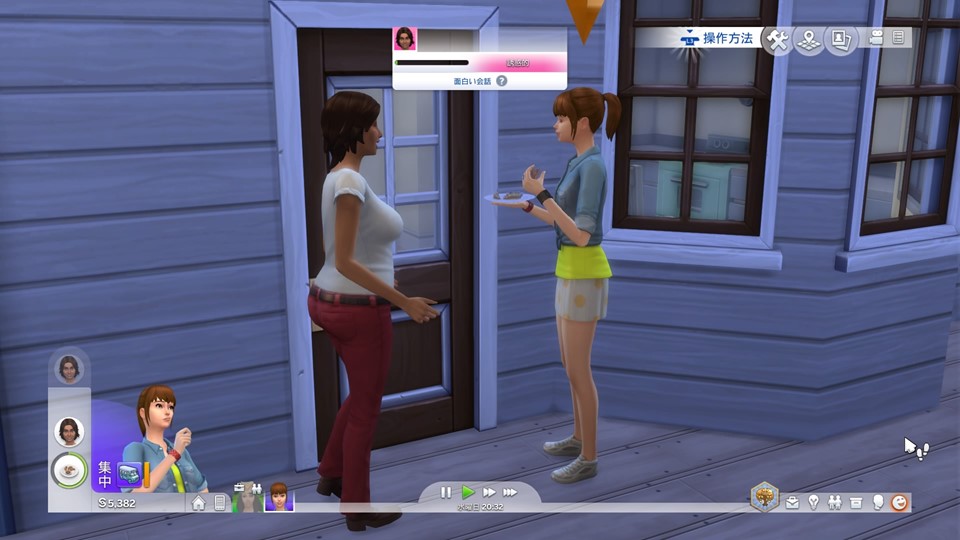Click the home lot icon
This screenshot has height=540, width=960.
199,503
